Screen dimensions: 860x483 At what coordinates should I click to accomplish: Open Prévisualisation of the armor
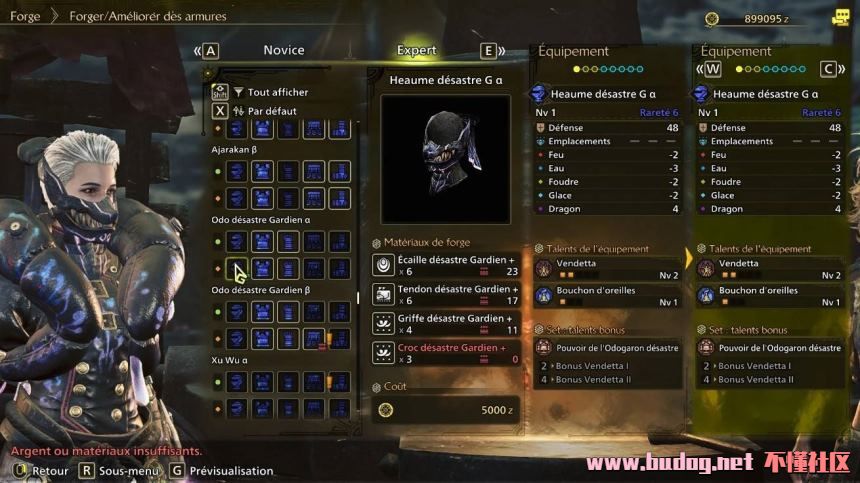point(224,470)
